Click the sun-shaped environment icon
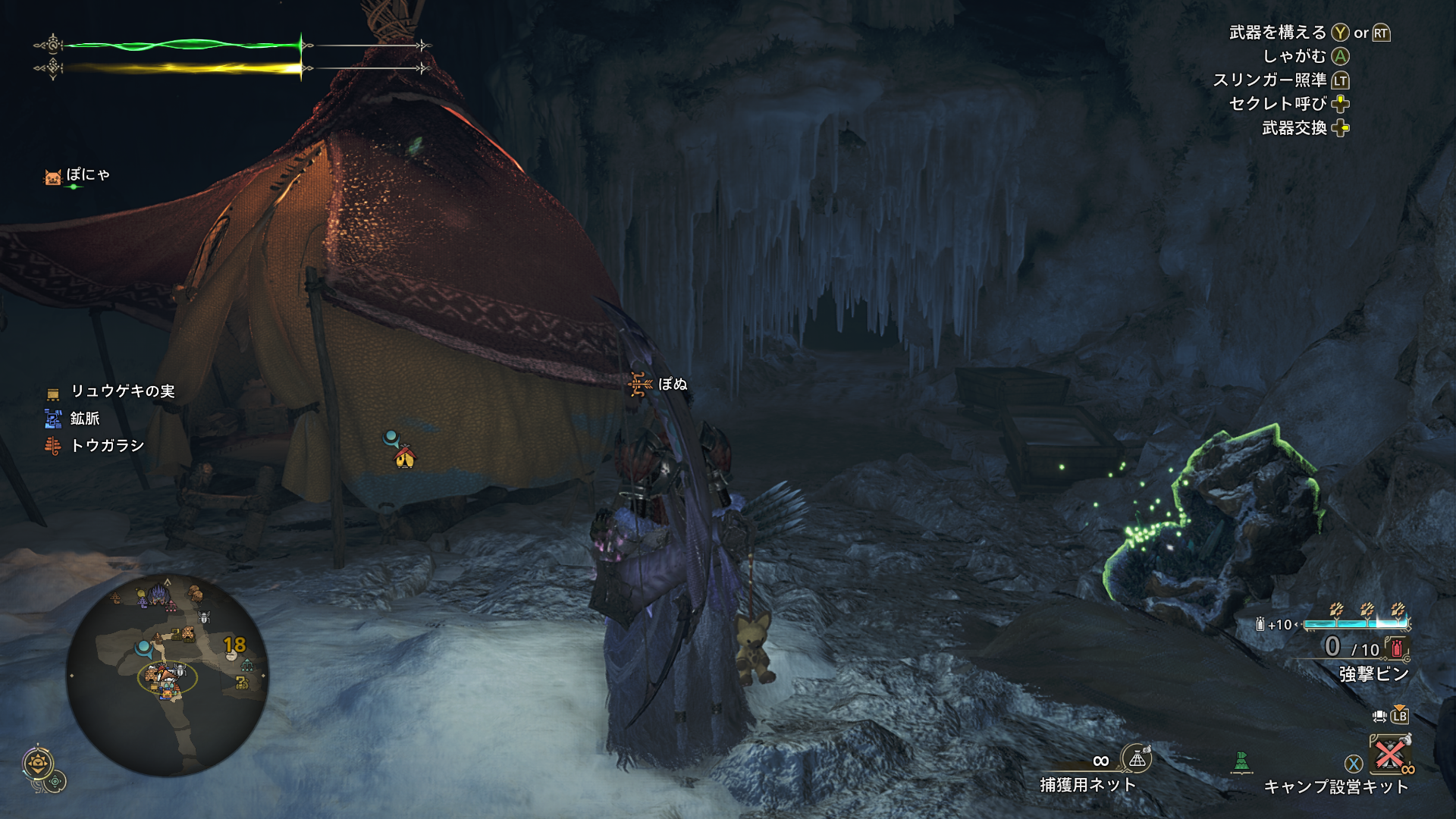This screenshot has width=1456, height=819. pos(37,763)
